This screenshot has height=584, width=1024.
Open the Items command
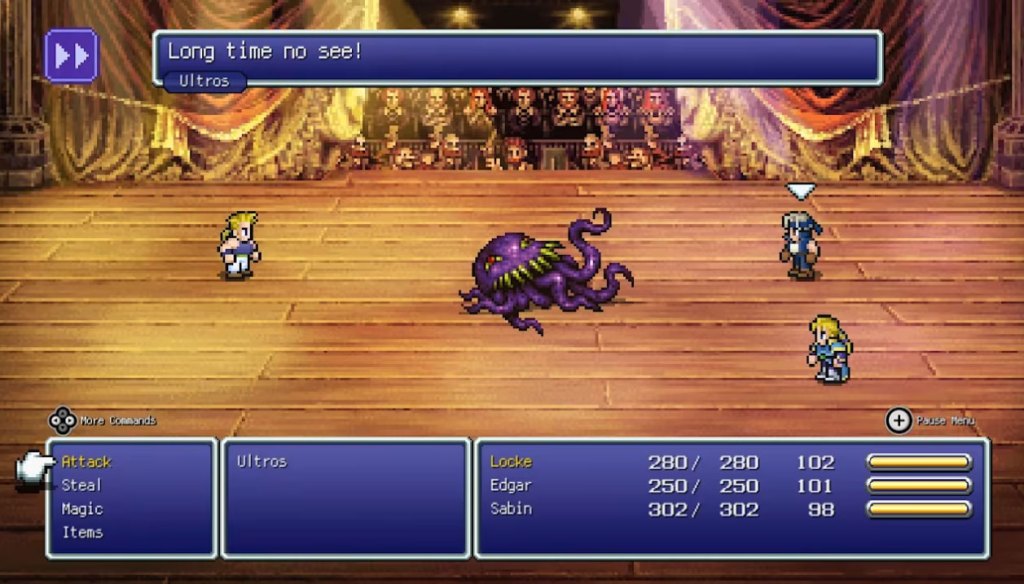point(82,532)
